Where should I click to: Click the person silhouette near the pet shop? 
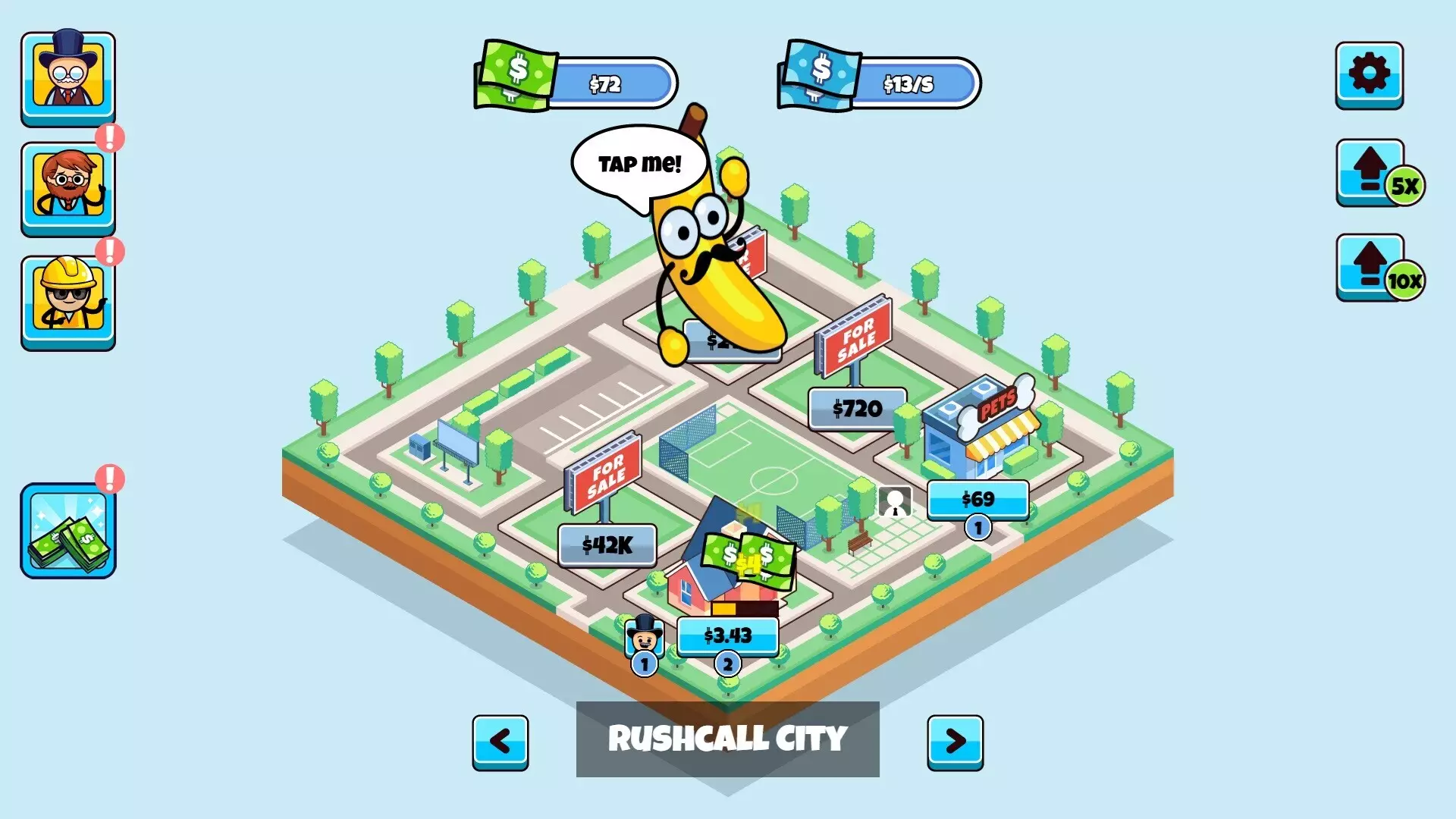coord(895,500)
